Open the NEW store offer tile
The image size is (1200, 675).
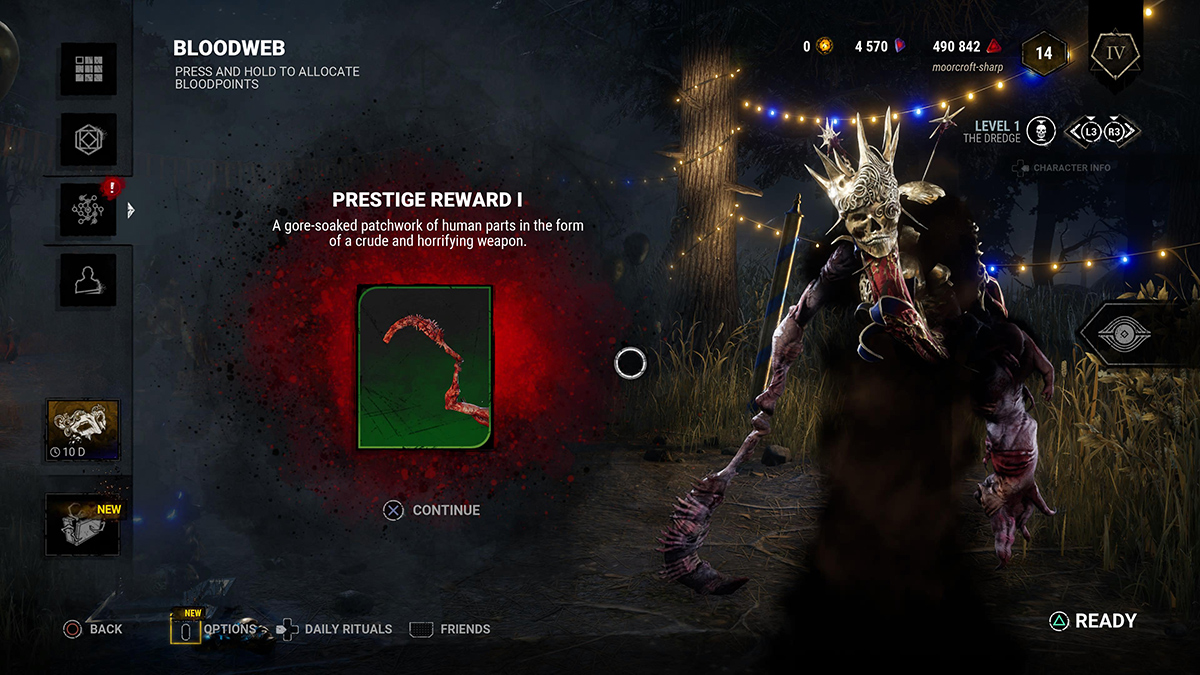click(82, 524)
